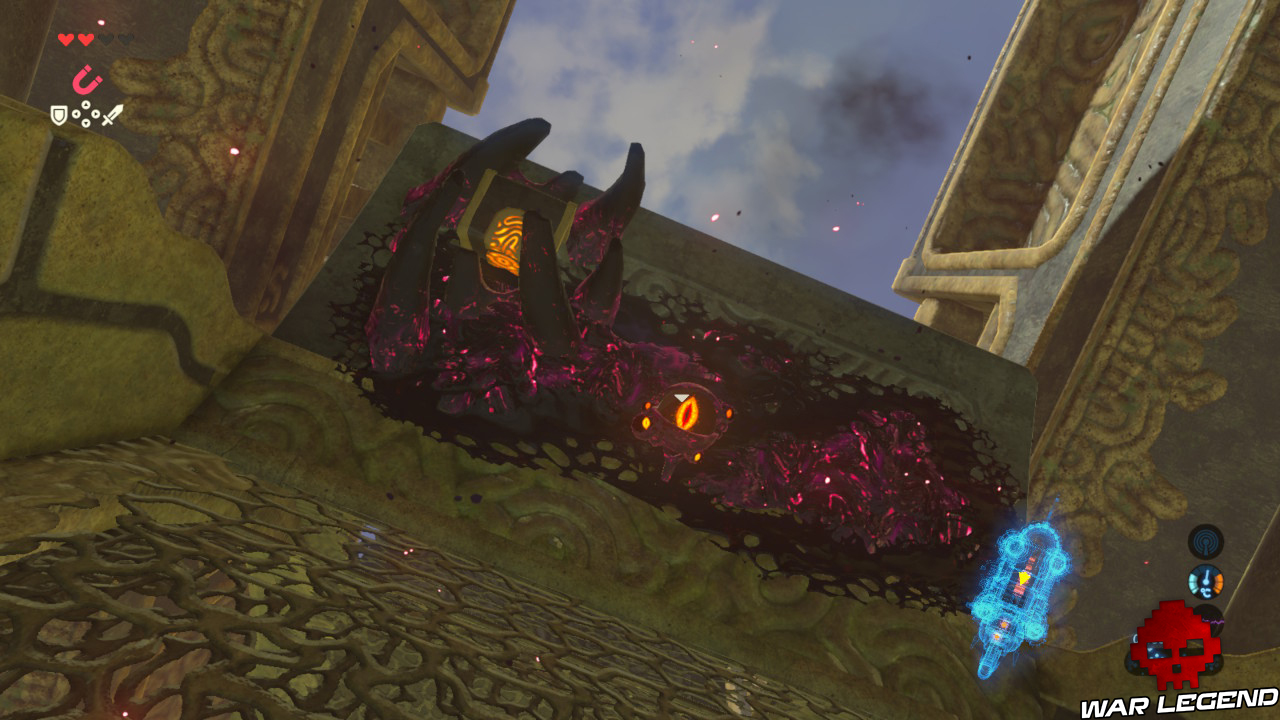This screenshot has width=1280, height=720.
Task: Click the shield equipment icon
Action: click(x=59, y=114)
